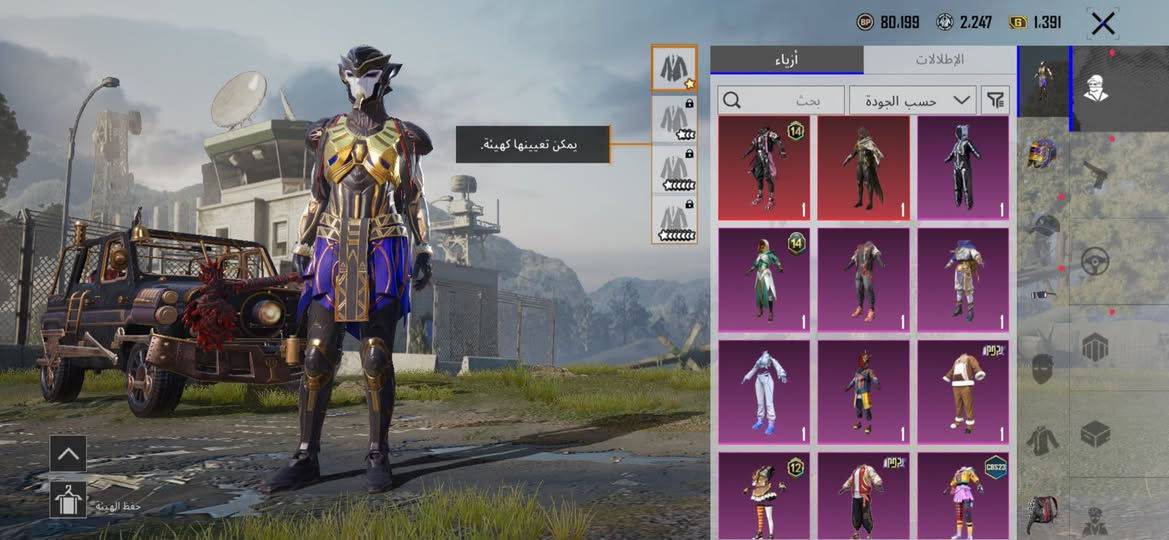Open the pistol weapon skins category
This screenshot has height=540, width=1169.
1095,175
